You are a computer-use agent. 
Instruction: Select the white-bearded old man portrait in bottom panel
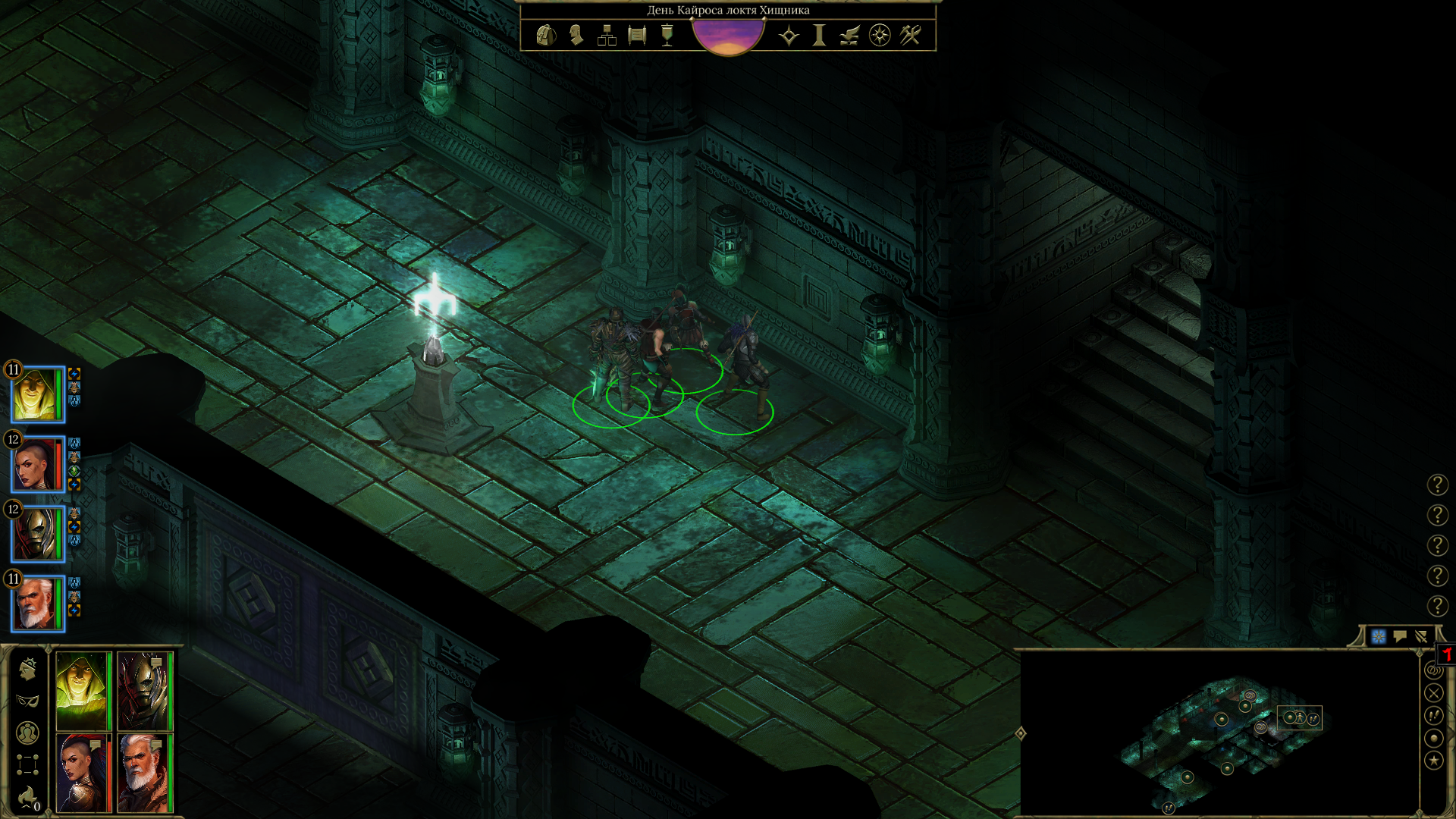click(143, 772)
